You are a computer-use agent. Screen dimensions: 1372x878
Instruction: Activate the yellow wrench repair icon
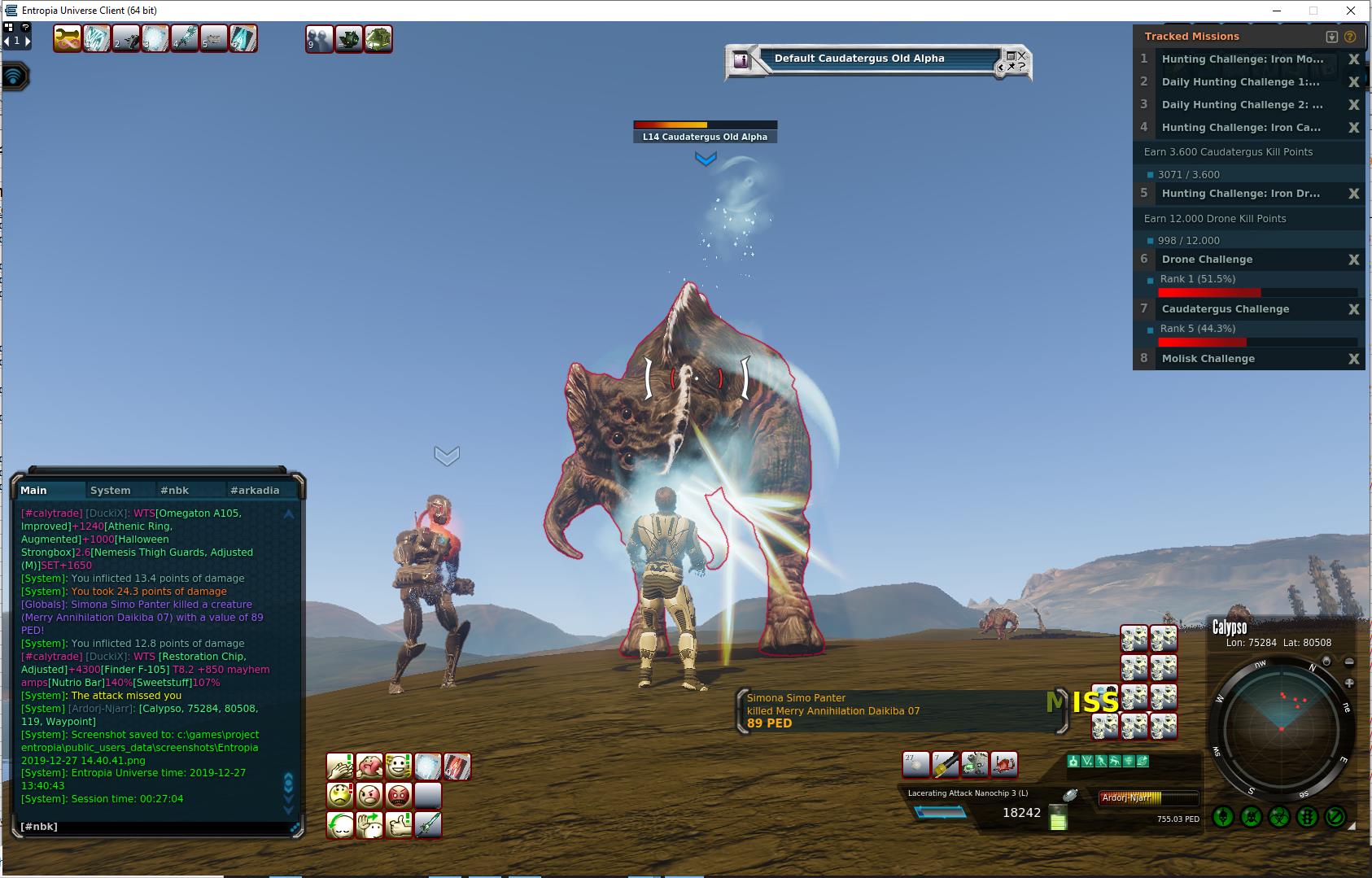[67, 38]
